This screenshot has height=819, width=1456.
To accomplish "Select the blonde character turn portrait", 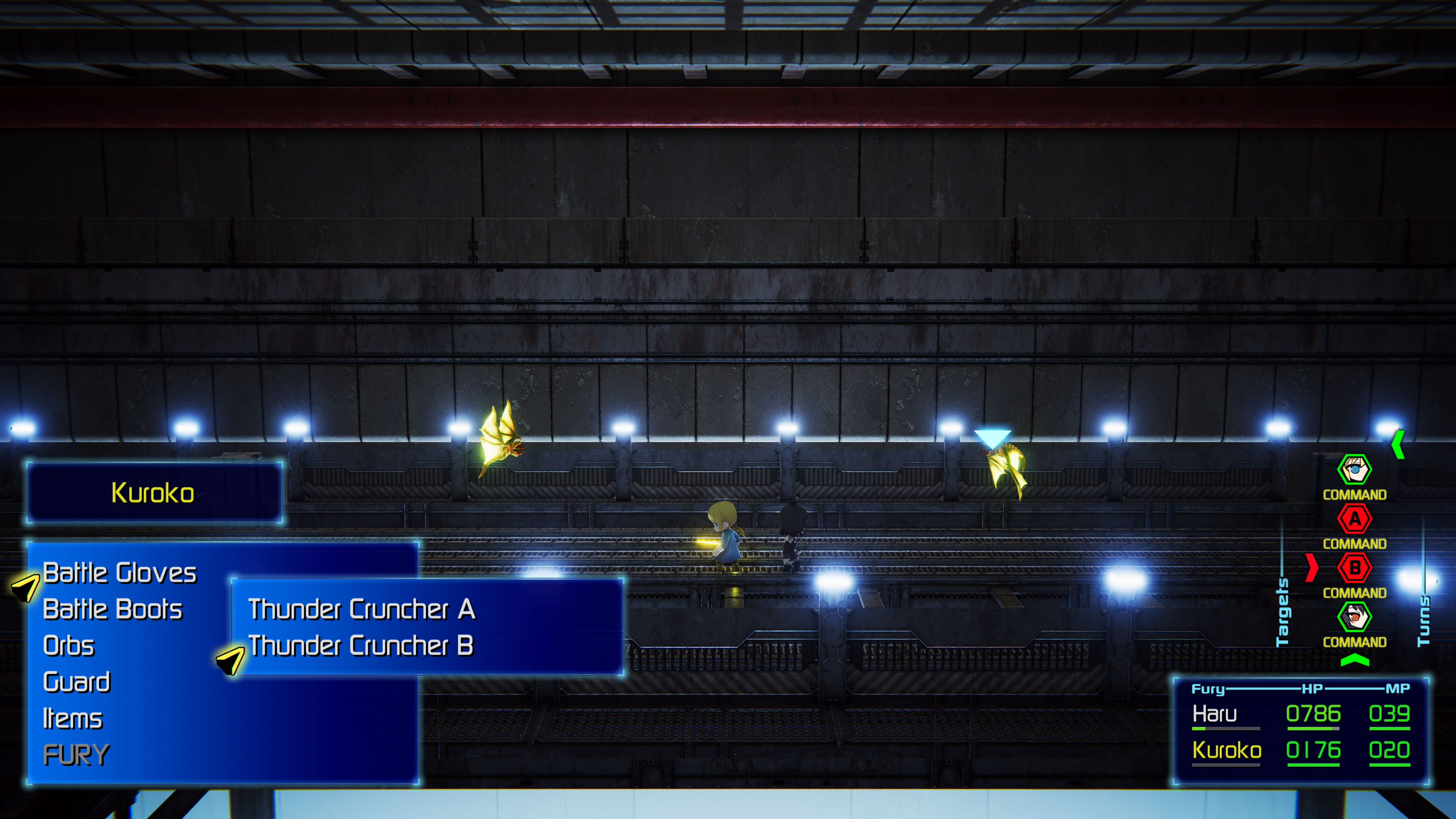I will point(1354,470).
